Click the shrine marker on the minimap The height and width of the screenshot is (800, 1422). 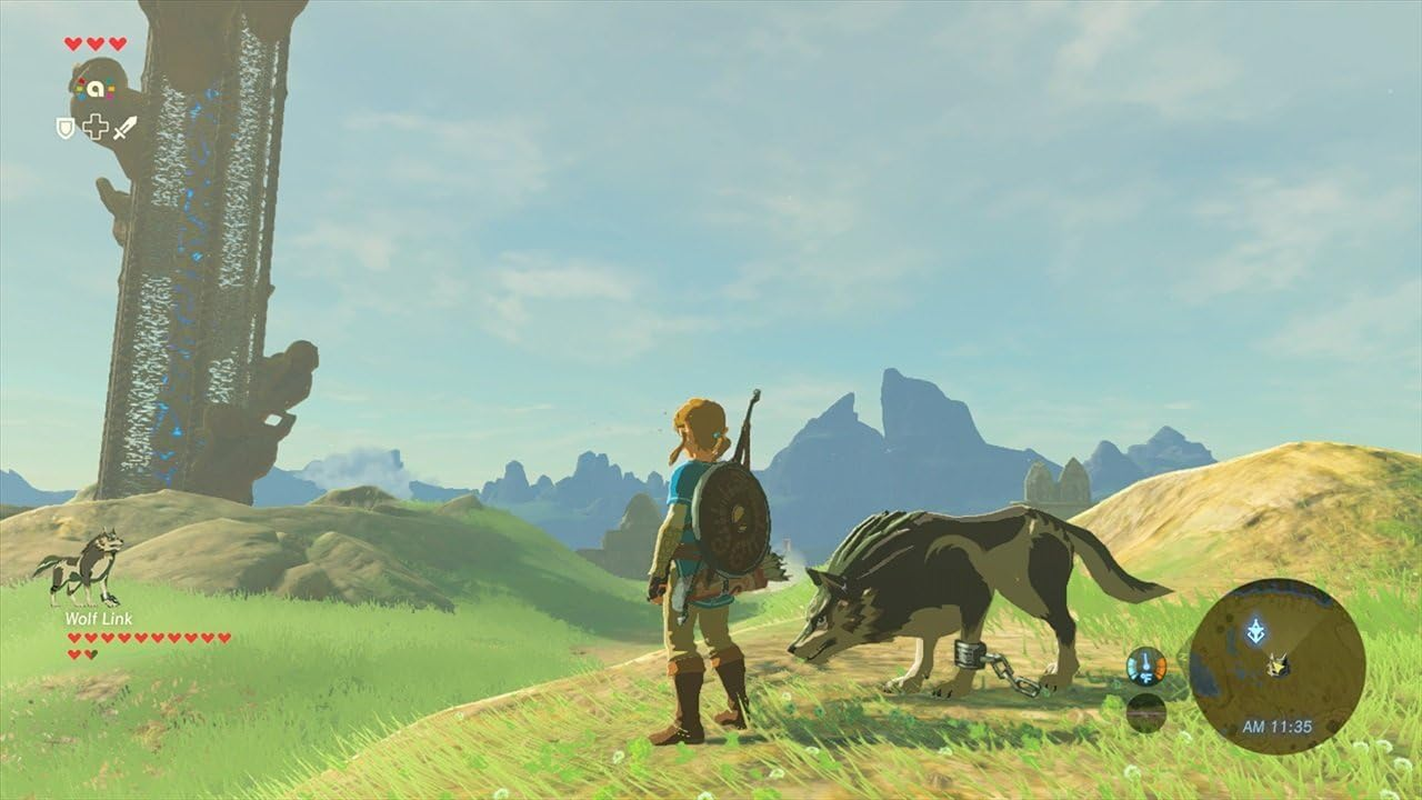tap(1255, 628)
